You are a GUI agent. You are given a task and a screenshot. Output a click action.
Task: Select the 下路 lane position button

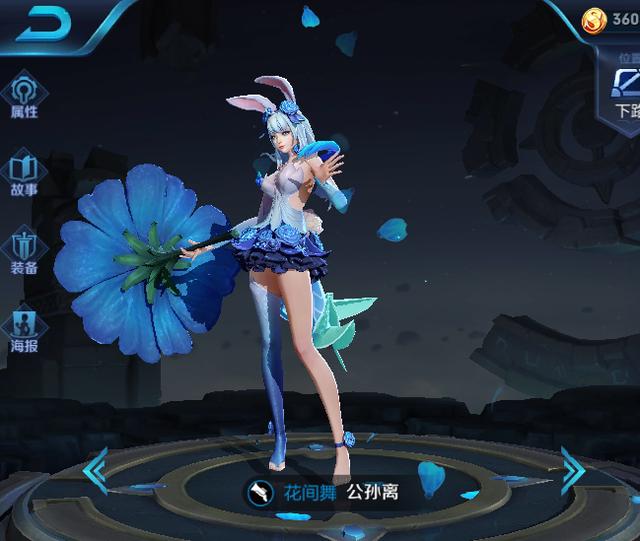[626, 92]
